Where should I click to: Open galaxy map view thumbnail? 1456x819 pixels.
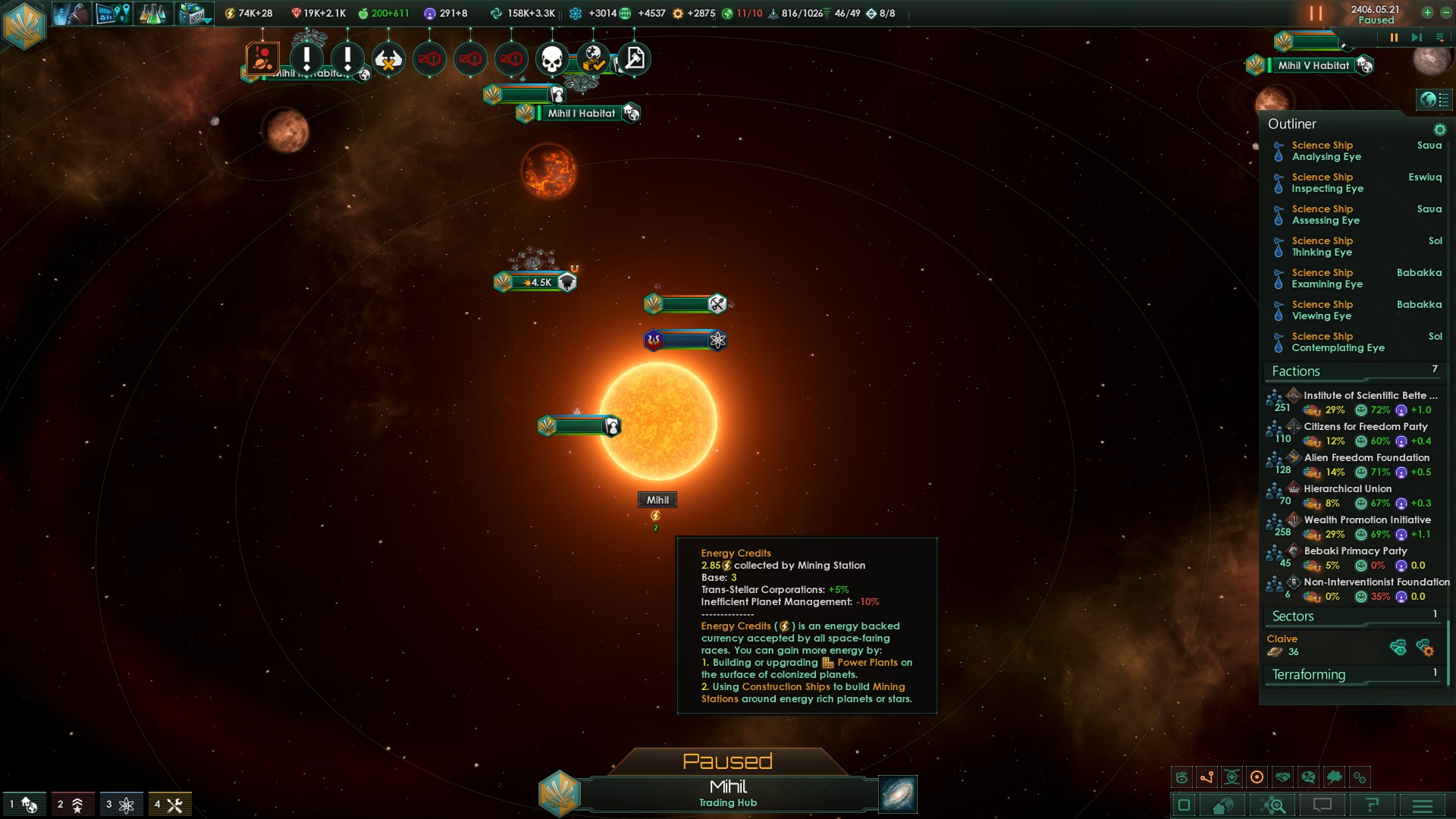coord(898,794)
